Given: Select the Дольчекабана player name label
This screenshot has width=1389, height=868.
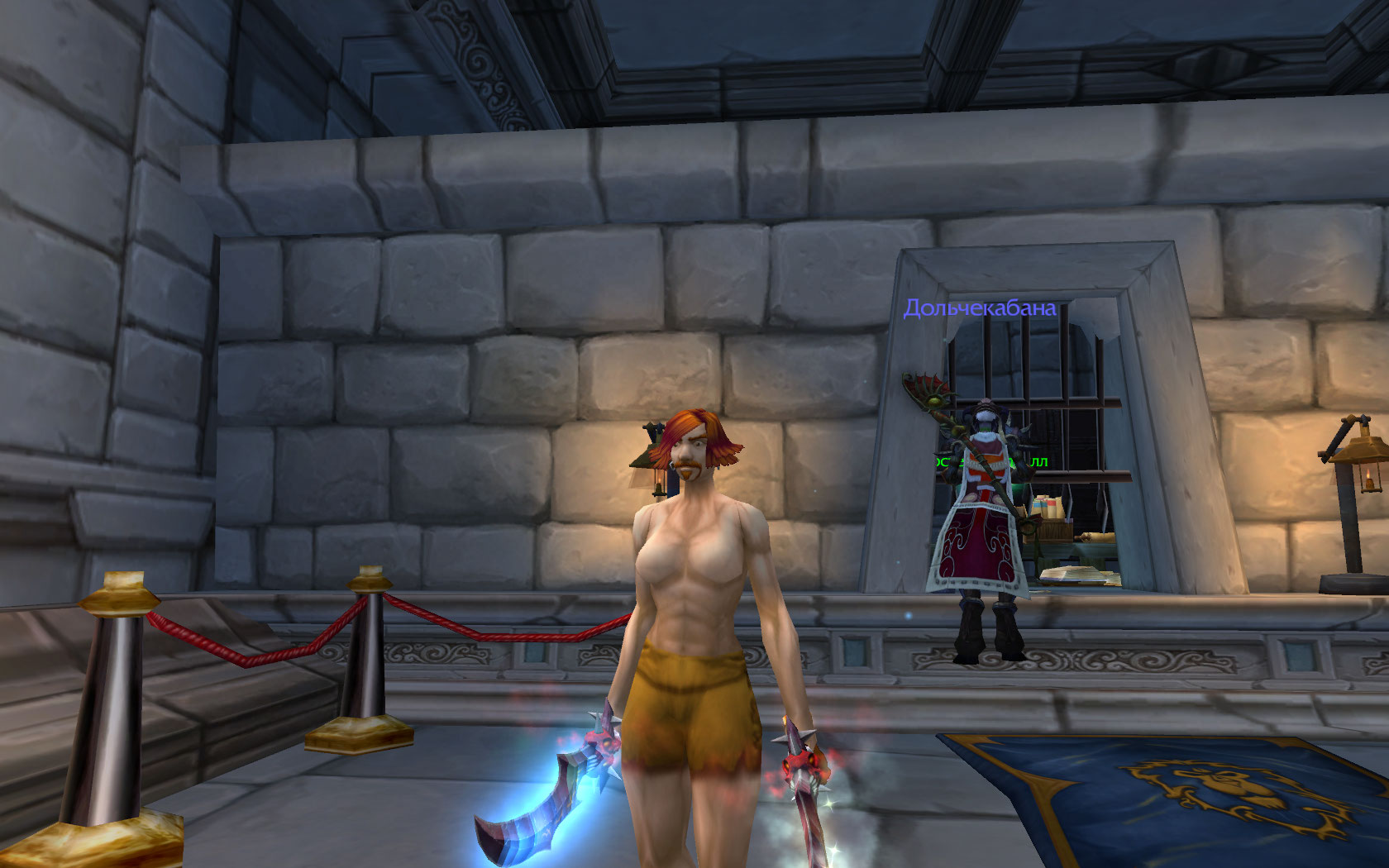Looking at the screenshot, I should point(980,308).
